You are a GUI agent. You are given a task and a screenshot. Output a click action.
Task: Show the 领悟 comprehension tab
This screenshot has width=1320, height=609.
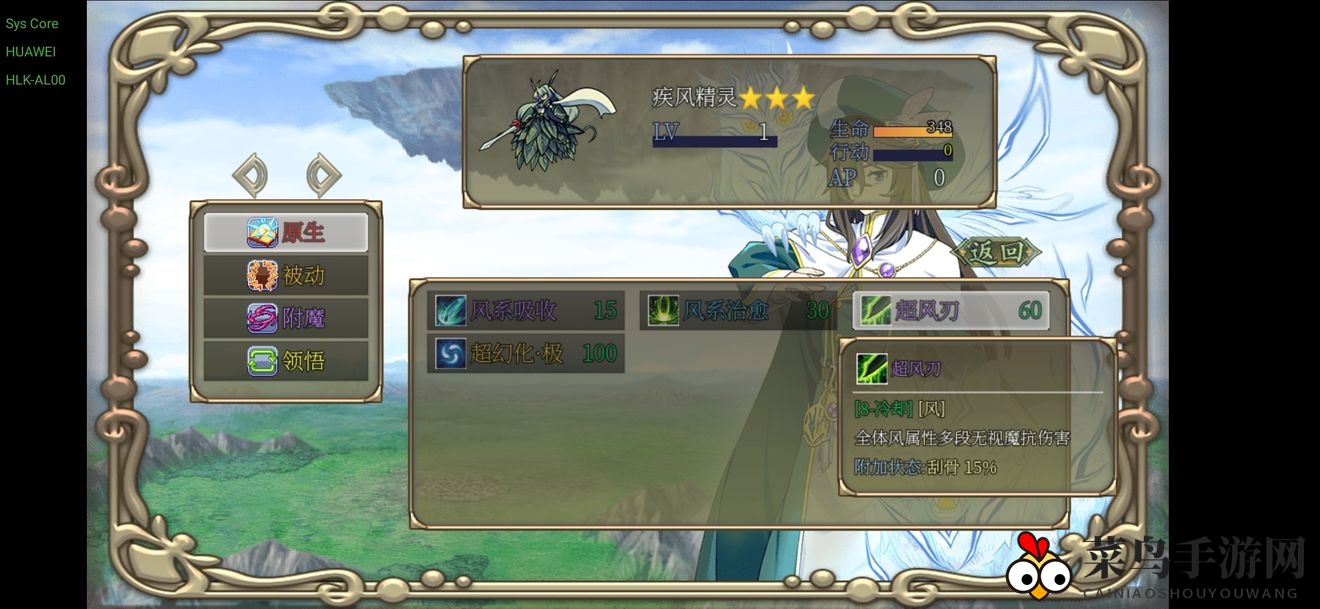coord(286,360)
